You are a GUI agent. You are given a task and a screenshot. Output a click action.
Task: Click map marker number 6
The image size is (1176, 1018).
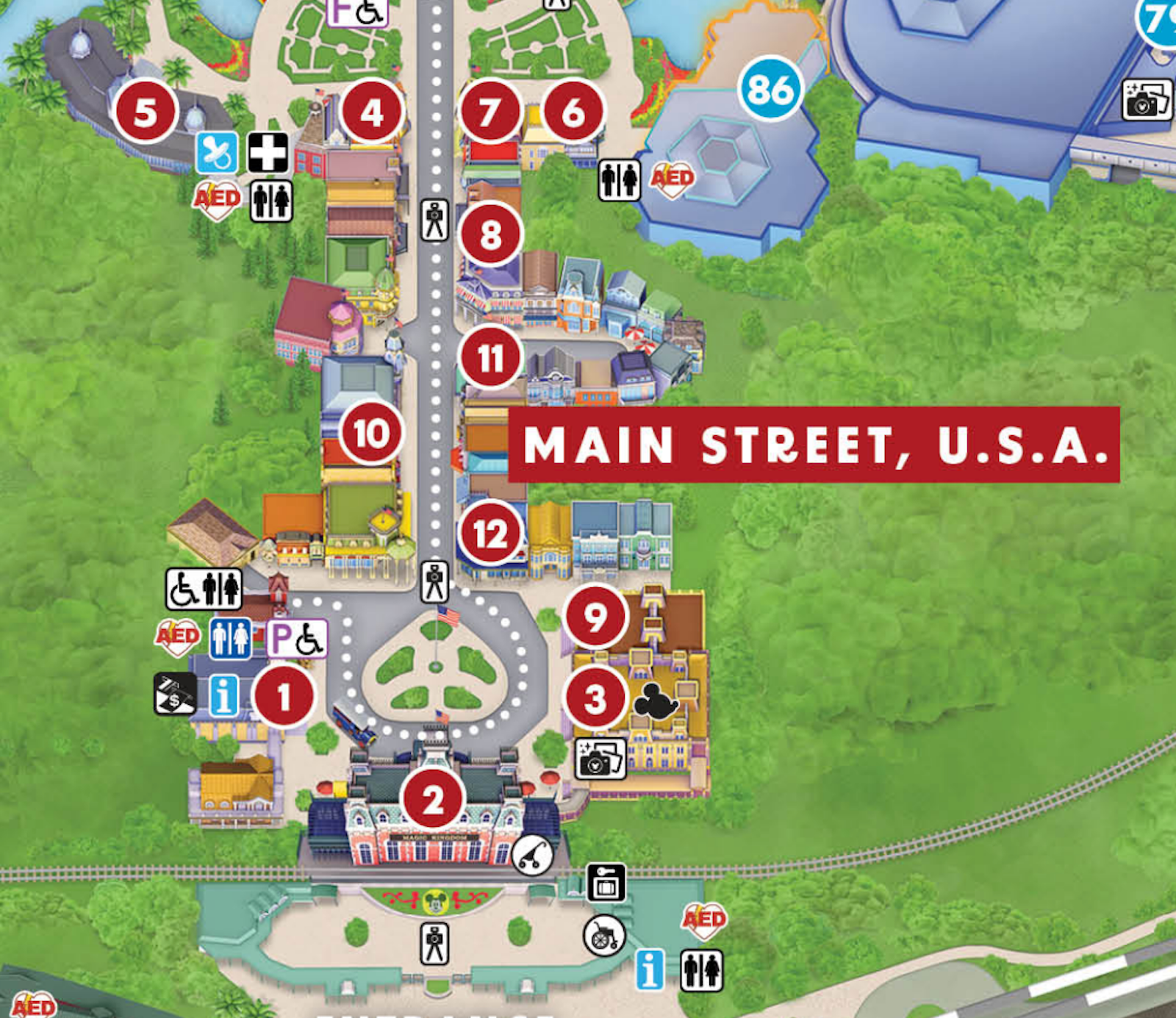(573, 112)
